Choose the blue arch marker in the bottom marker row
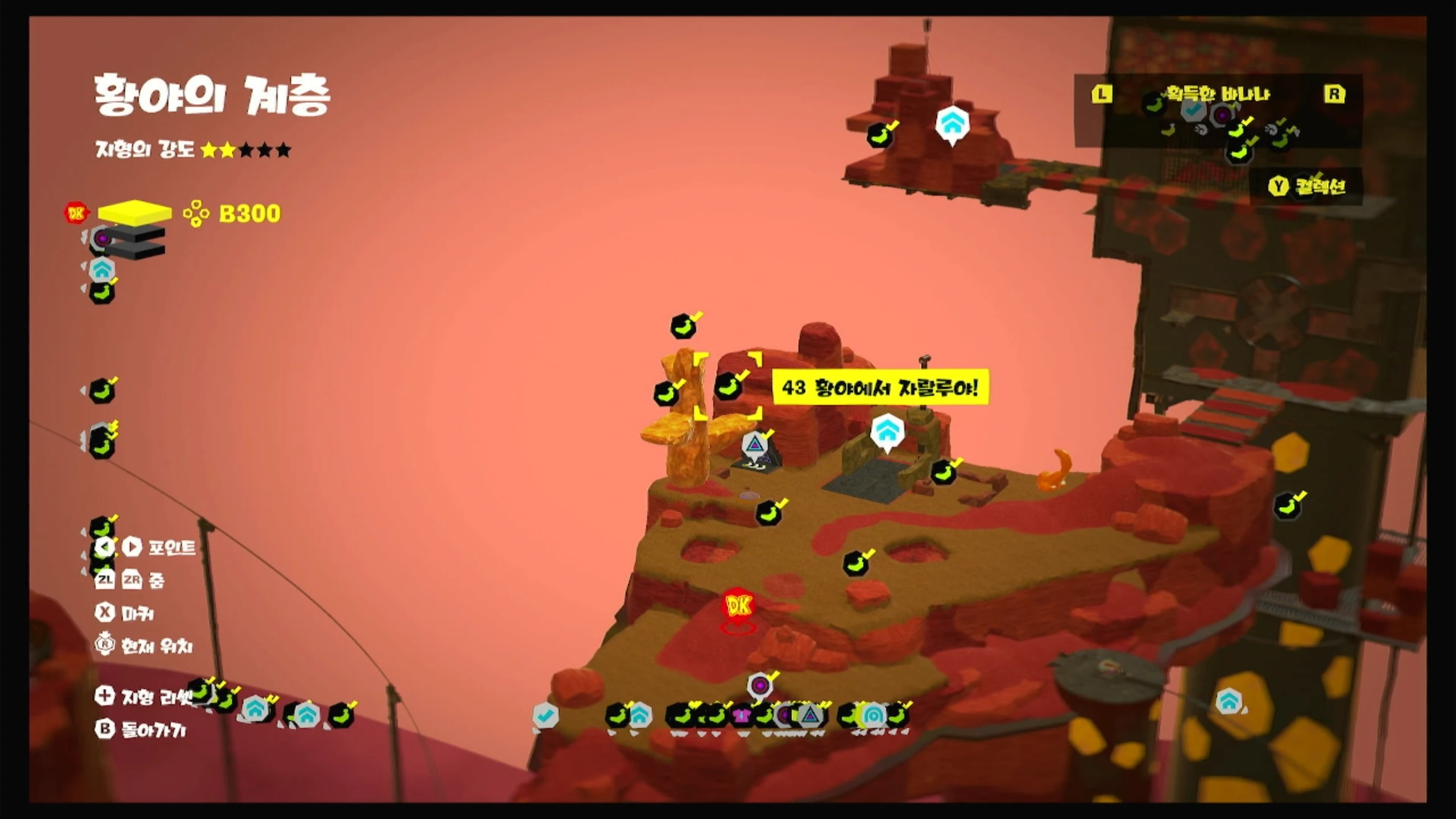Image resolution: width=1456 pixels, height=819 pixels. (x=872, y=715)
